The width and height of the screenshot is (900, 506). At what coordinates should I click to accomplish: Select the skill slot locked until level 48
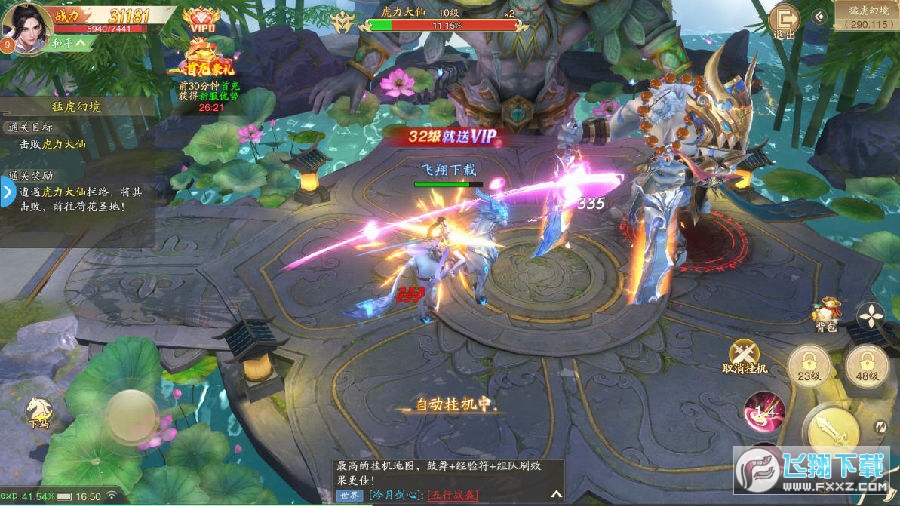[x=864, y=366]
